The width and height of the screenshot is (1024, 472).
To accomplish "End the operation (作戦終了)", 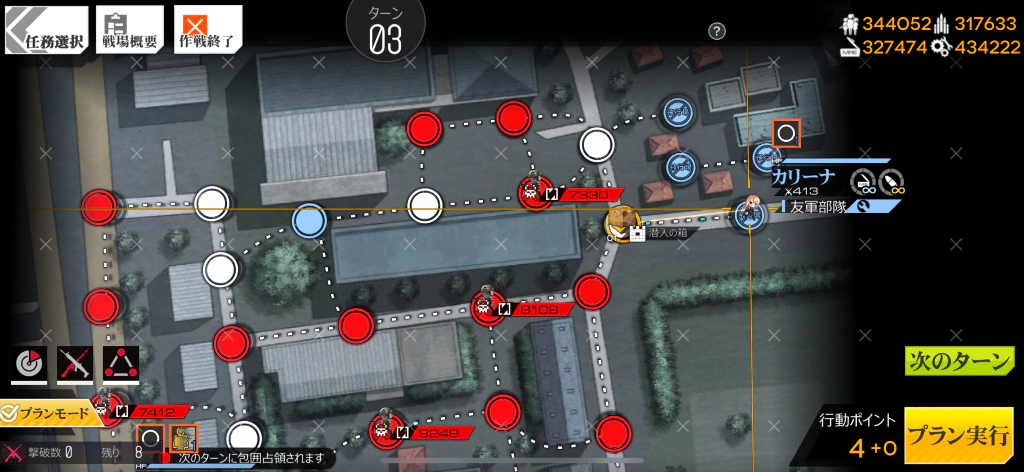I will (x=207, y=30).
